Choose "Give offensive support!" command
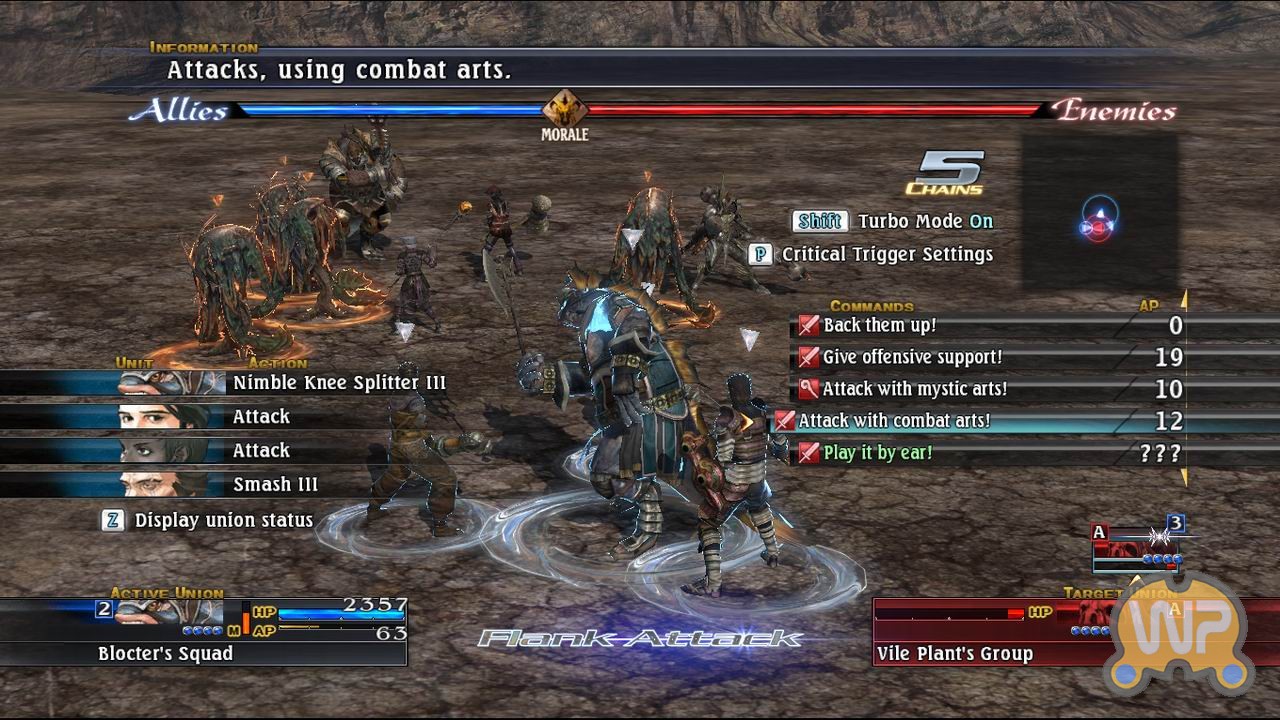1280x720 pixels. click(x=912, y=357)
